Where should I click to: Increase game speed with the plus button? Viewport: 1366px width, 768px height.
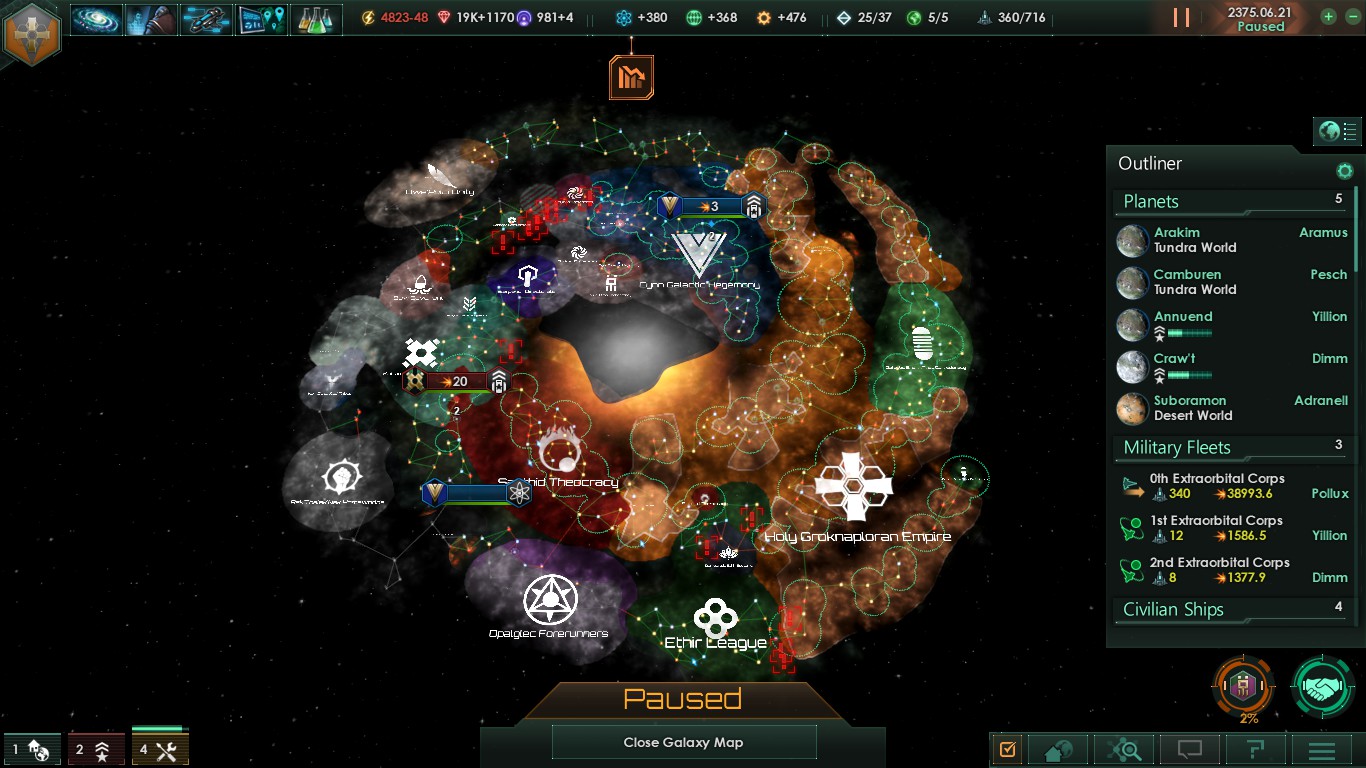click(1328, 17)
